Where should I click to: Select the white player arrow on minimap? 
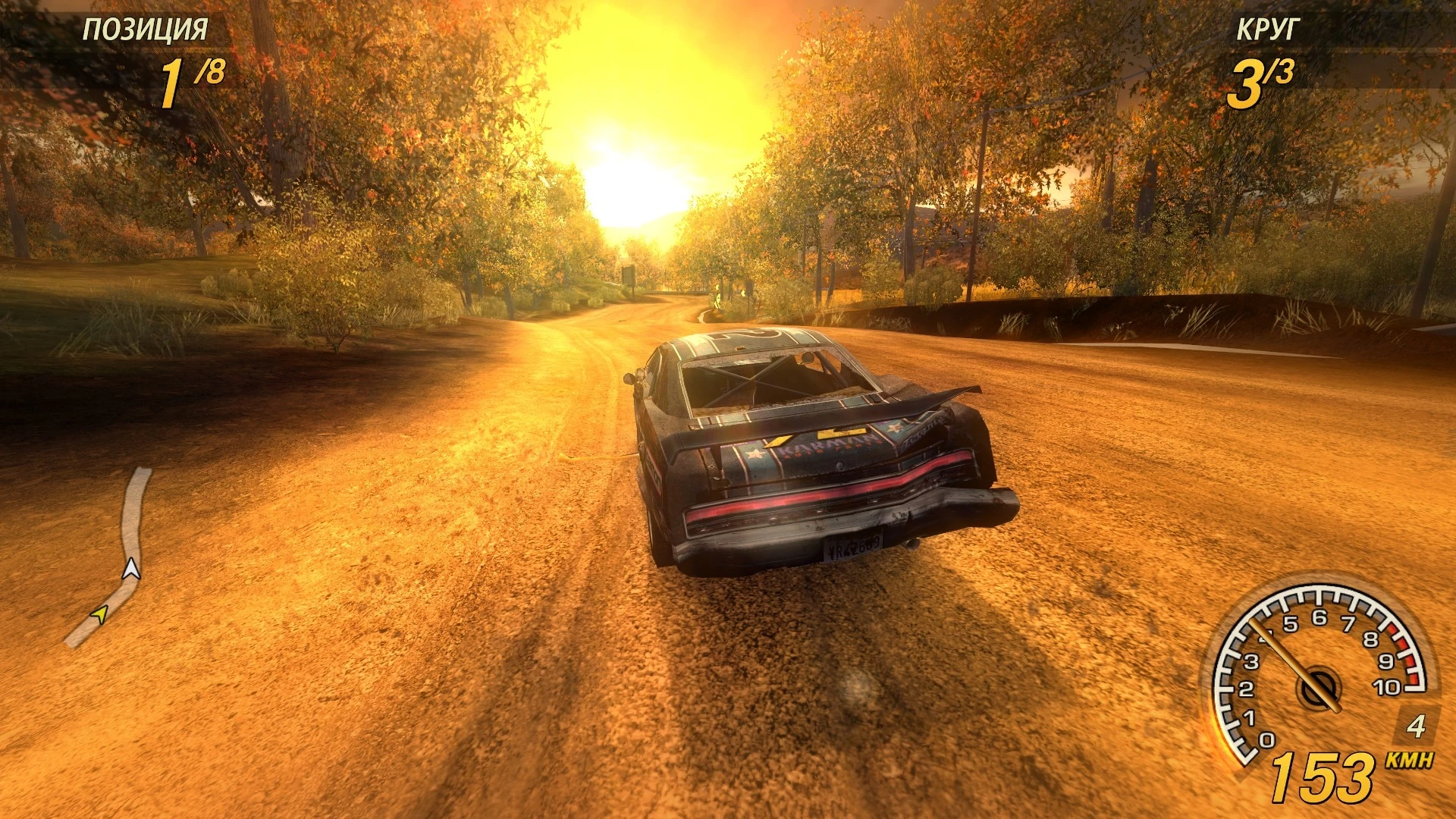(131, 569)
